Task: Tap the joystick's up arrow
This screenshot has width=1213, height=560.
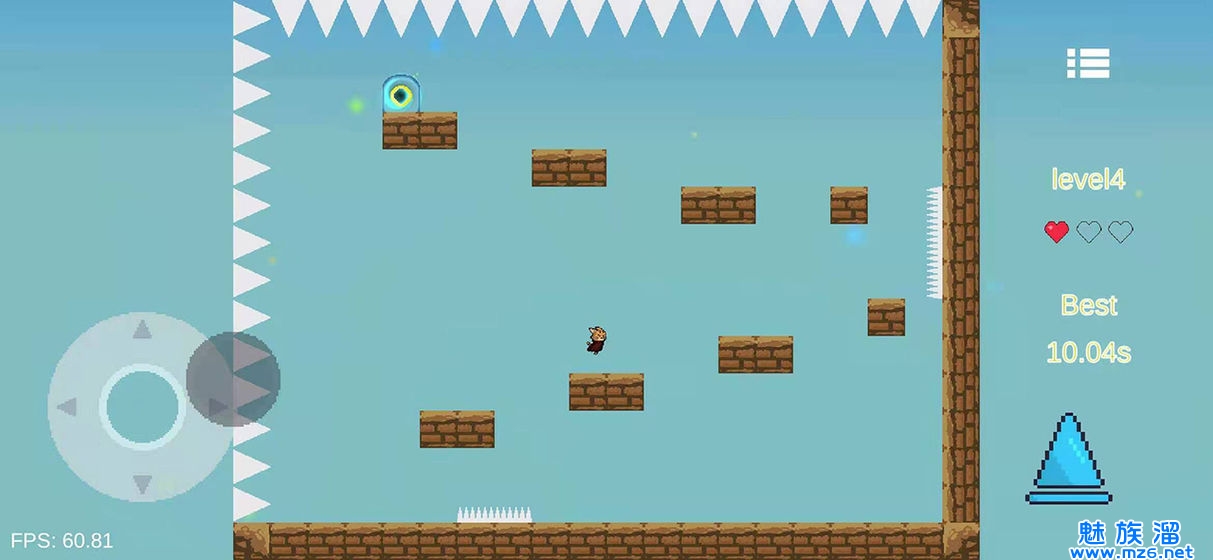Action: click(x=142, y=329)
